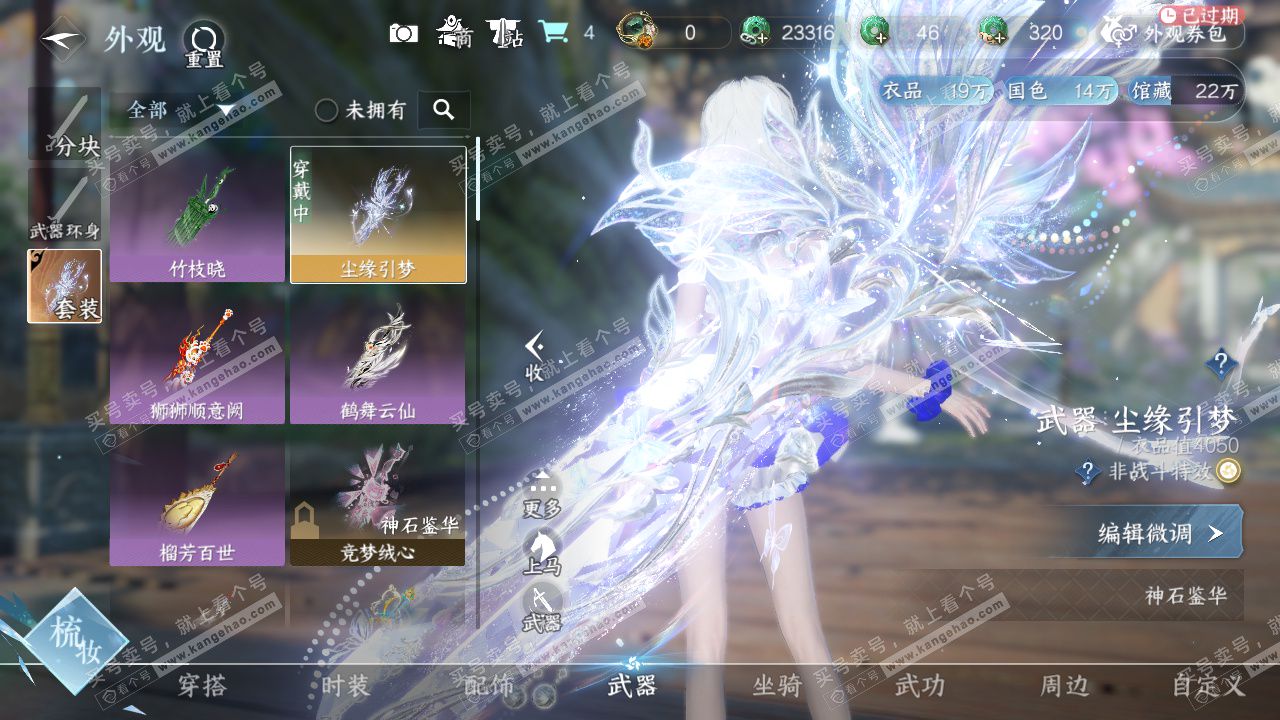Select the 竹枝晓 weapon skin
This screenshot has height=720, width=1280.
pos(197,214)
